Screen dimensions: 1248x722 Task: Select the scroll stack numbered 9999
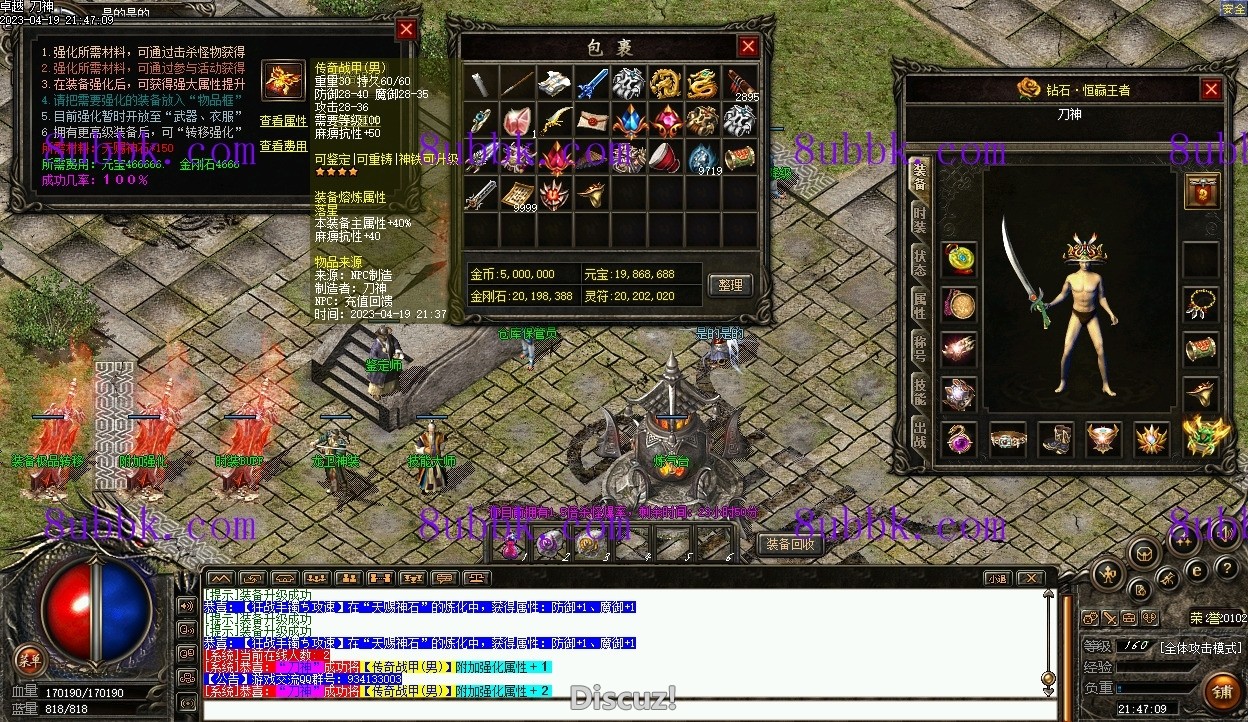(x=519, y=194)
